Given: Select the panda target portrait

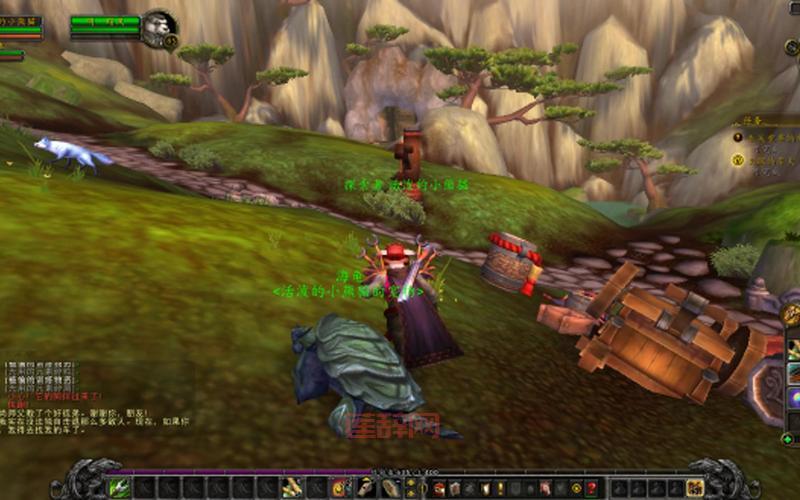Looking at the screenshot, I should [x=157, y=27].
